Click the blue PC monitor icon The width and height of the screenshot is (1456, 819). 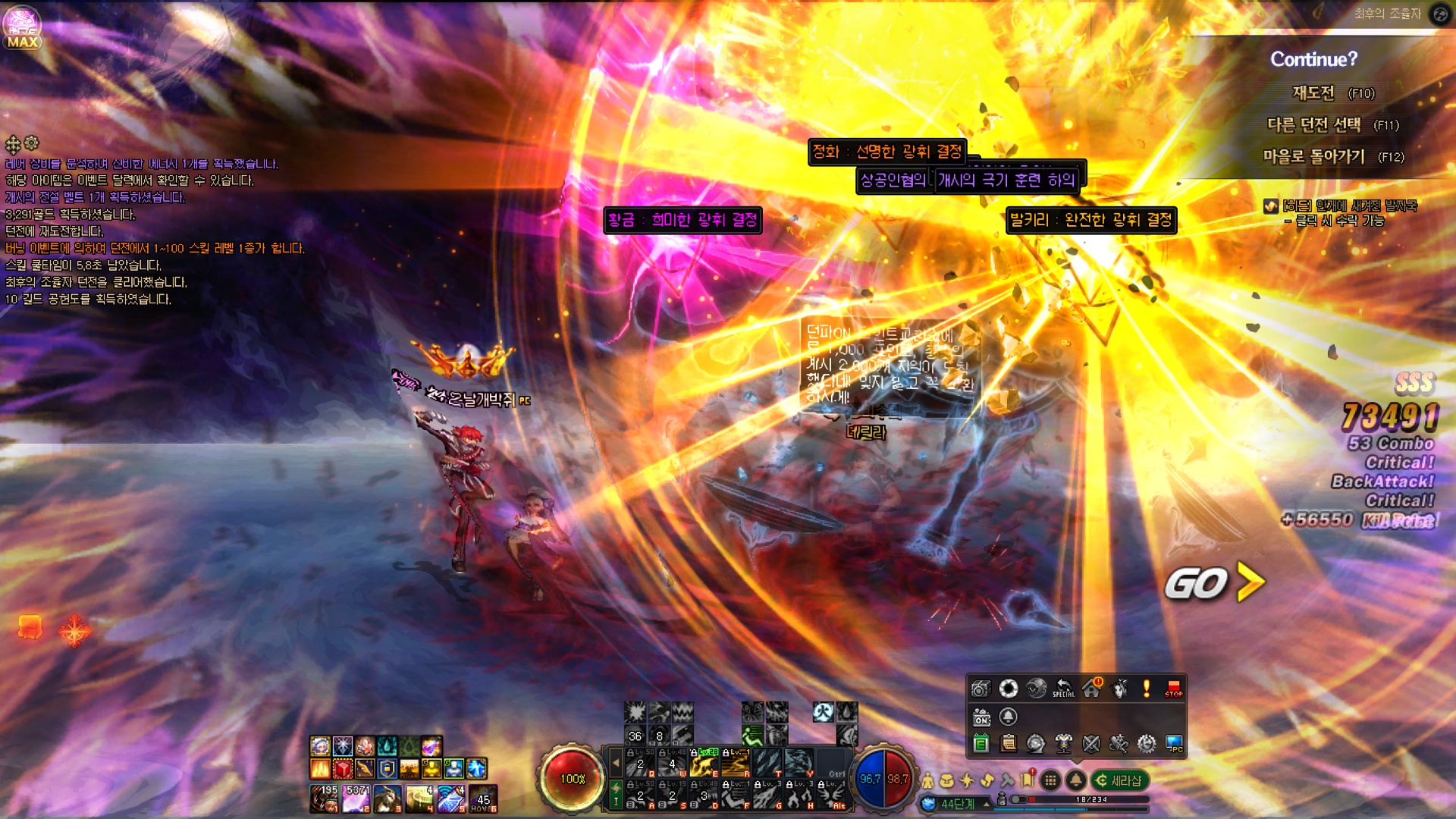tap(1174, 744)
